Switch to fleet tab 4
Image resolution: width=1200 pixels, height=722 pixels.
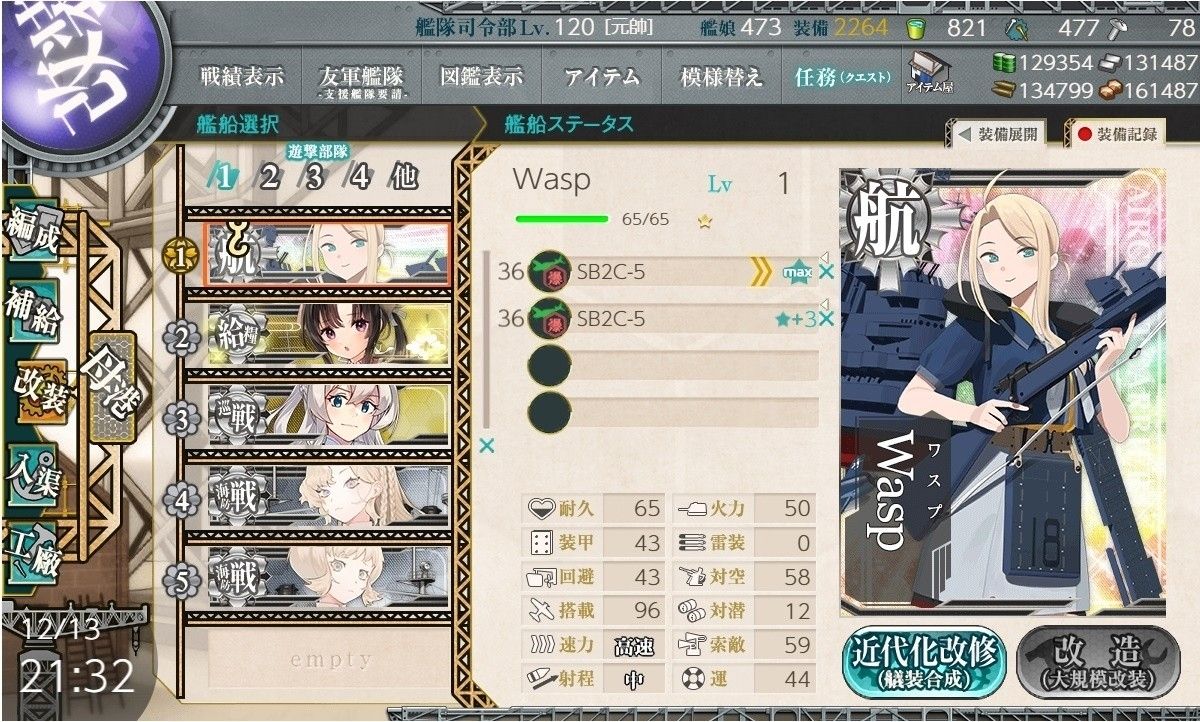click(x=359, y=177)
